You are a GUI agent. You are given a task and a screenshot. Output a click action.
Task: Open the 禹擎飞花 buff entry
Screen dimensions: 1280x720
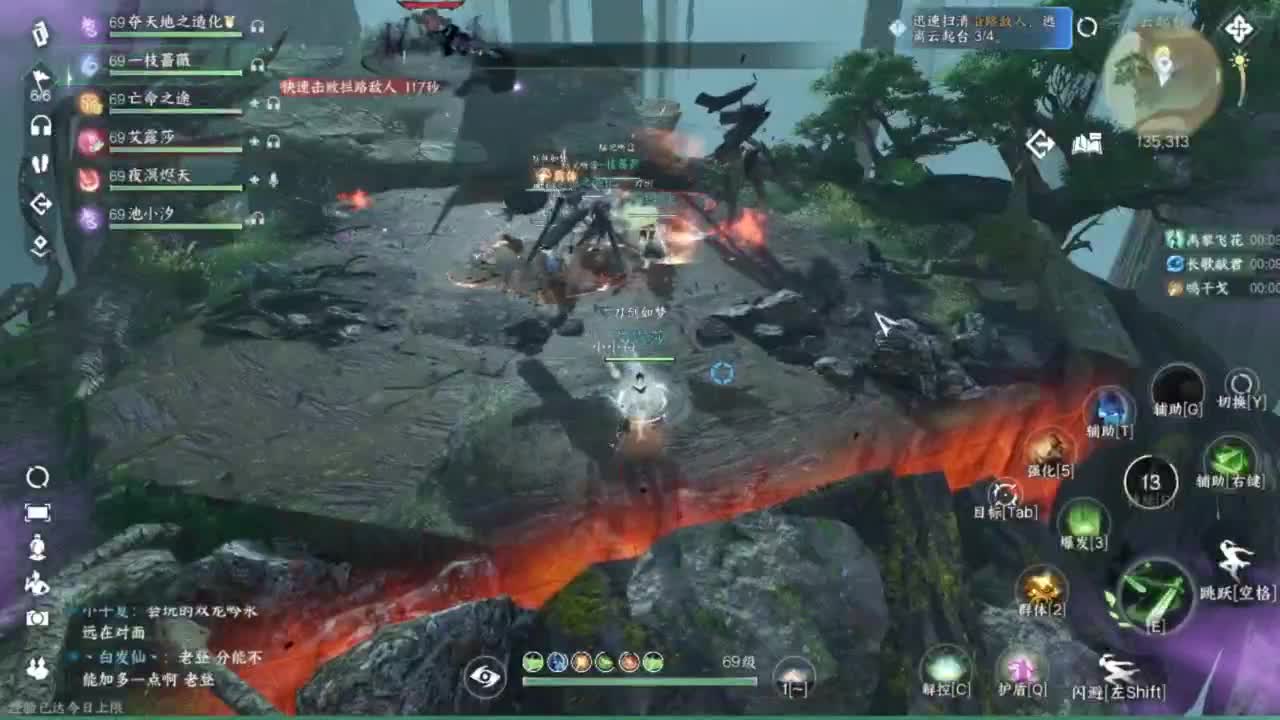click(1200, 241)
